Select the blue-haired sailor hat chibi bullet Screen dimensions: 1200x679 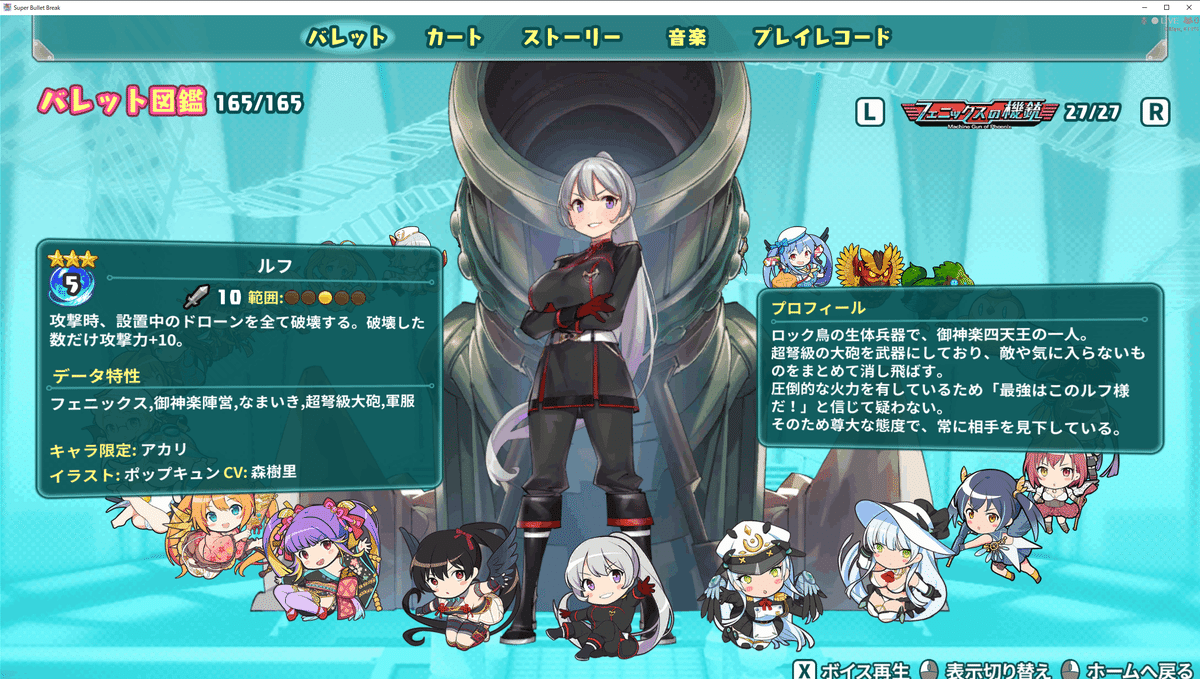coord(792,259)
